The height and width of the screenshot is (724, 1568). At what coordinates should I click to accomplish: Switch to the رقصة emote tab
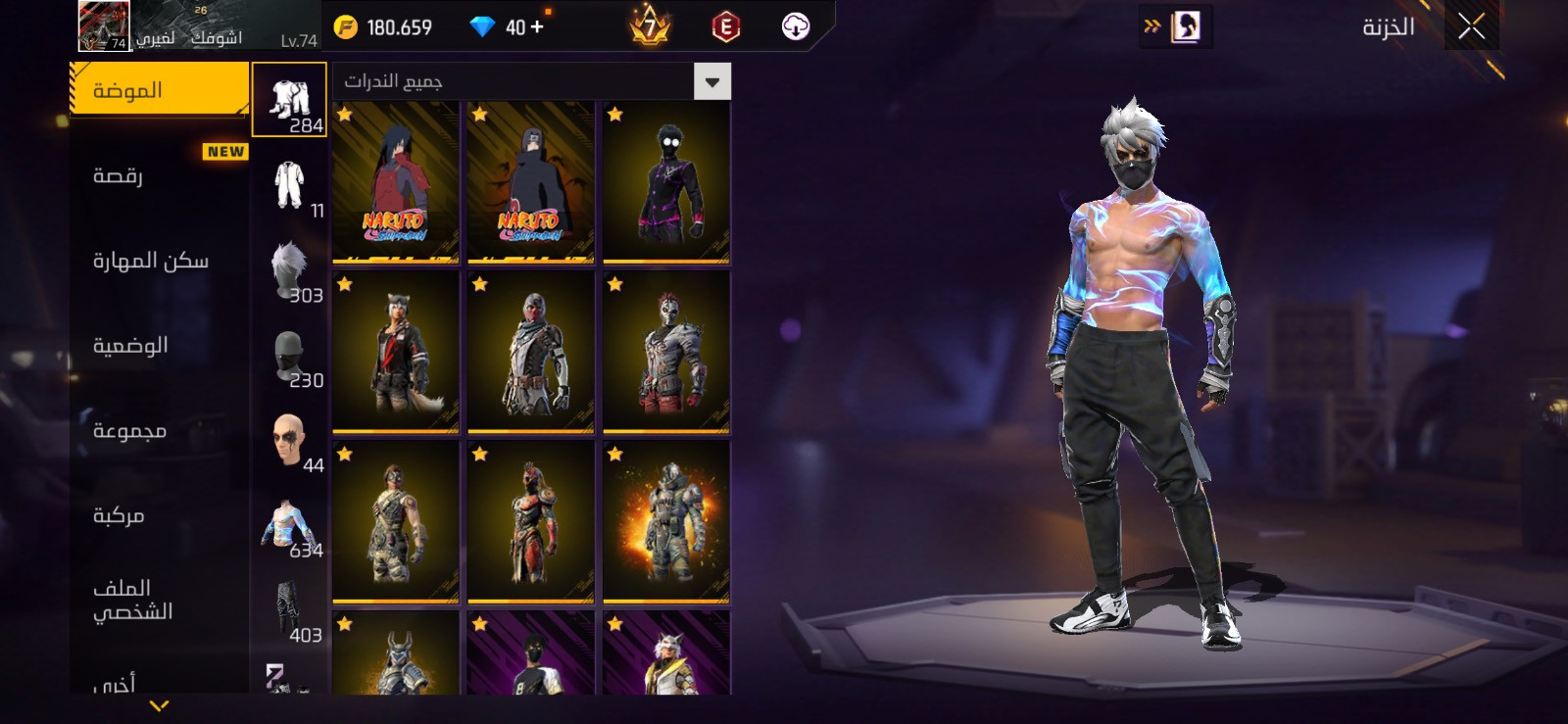(119, 175)
